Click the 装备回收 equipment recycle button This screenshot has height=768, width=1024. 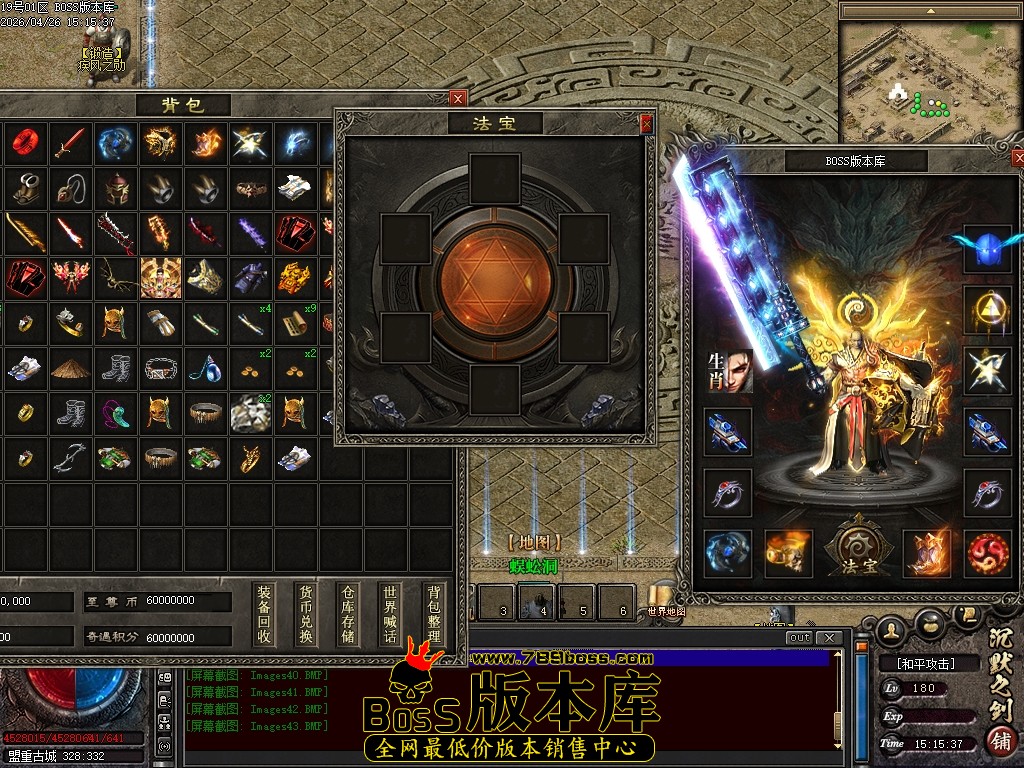coord(264,614)
